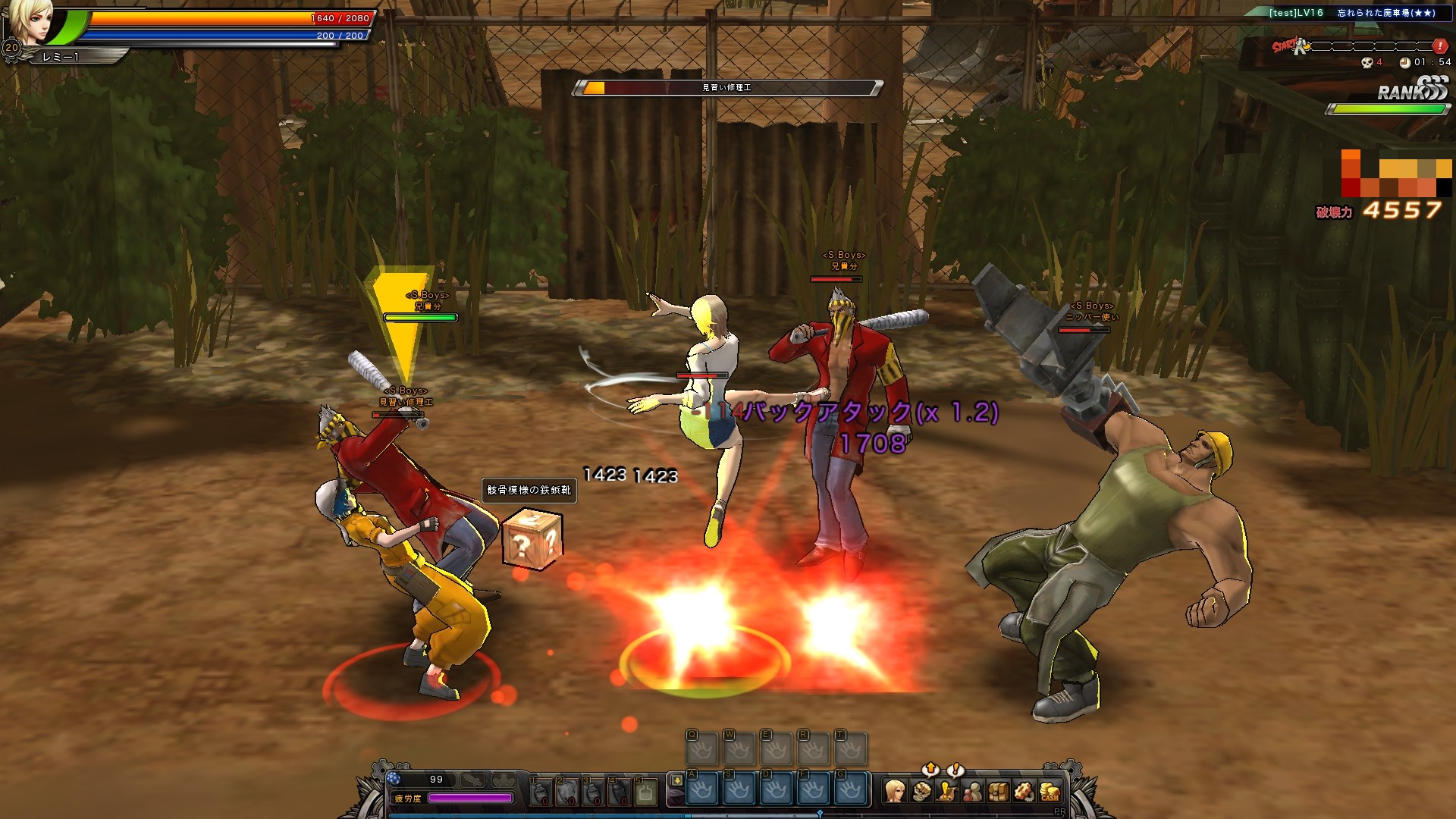Click the sword icon beside the 99 counter
The height and width of the screenshot is (819, 1456).
[473, 780]
